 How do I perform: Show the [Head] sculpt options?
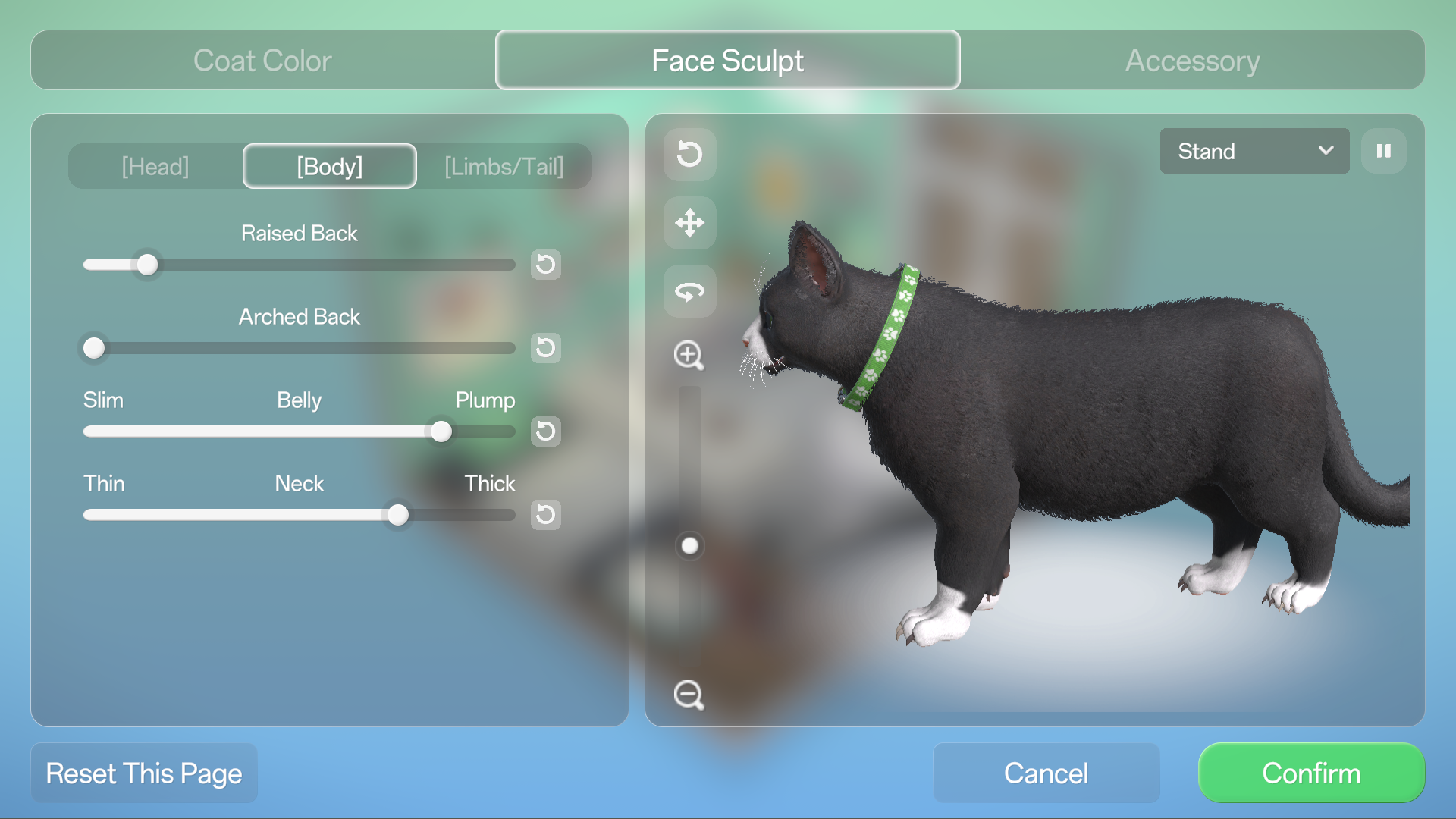(x=155, y=166)
